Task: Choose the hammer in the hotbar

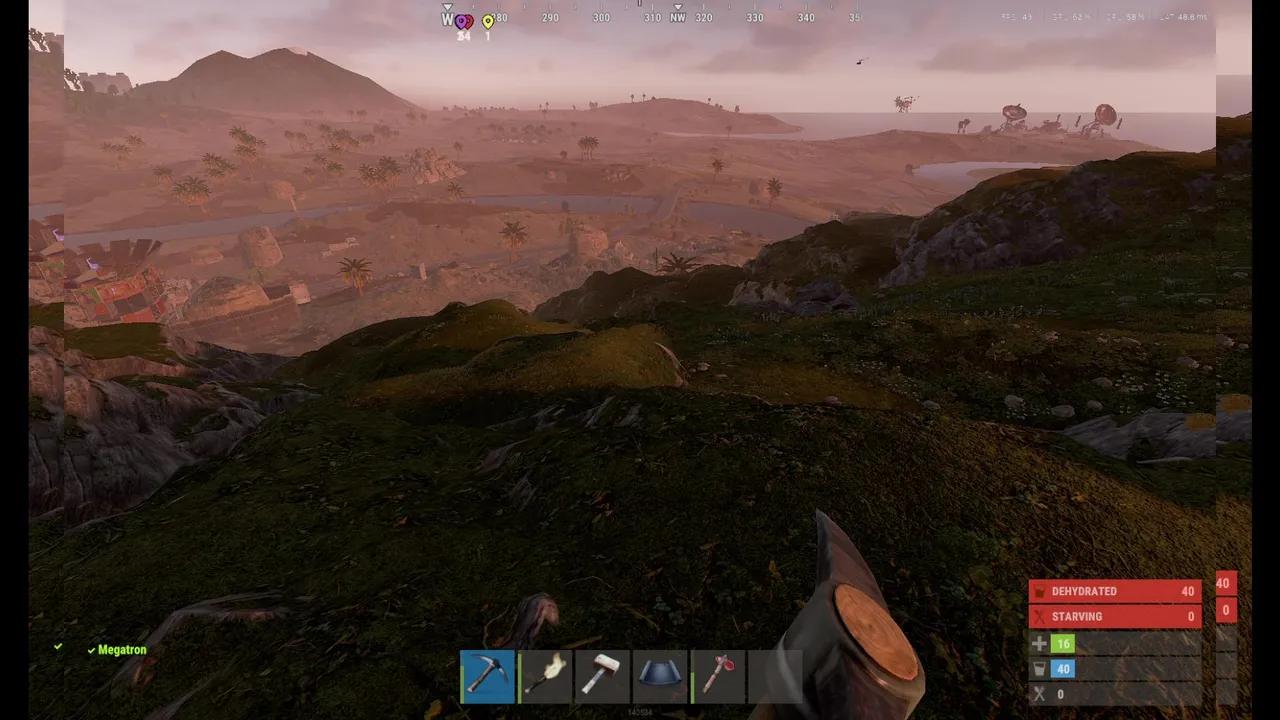Action: pyautogui.click(x=603, y=677)
